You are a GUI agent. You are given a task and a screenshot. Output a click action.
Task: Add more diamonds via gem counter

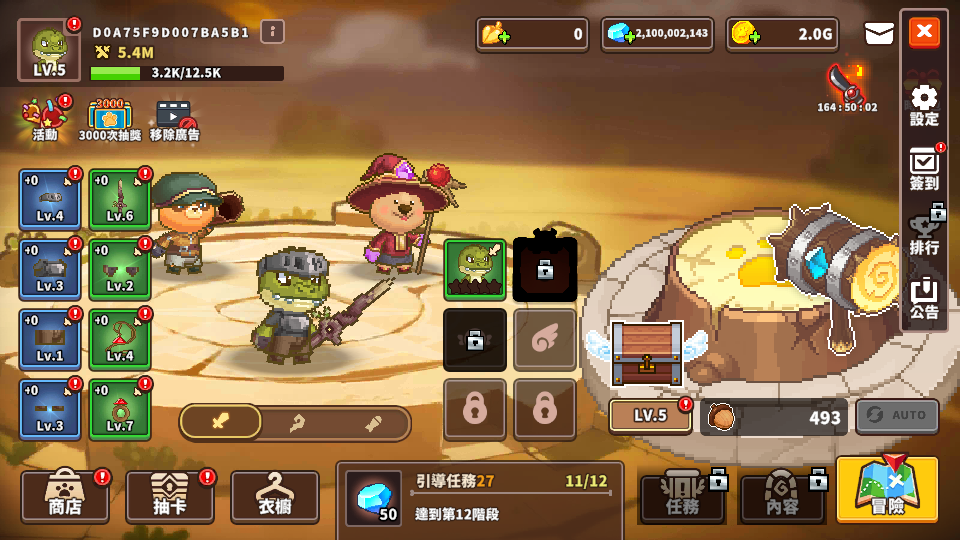[621, 34]
